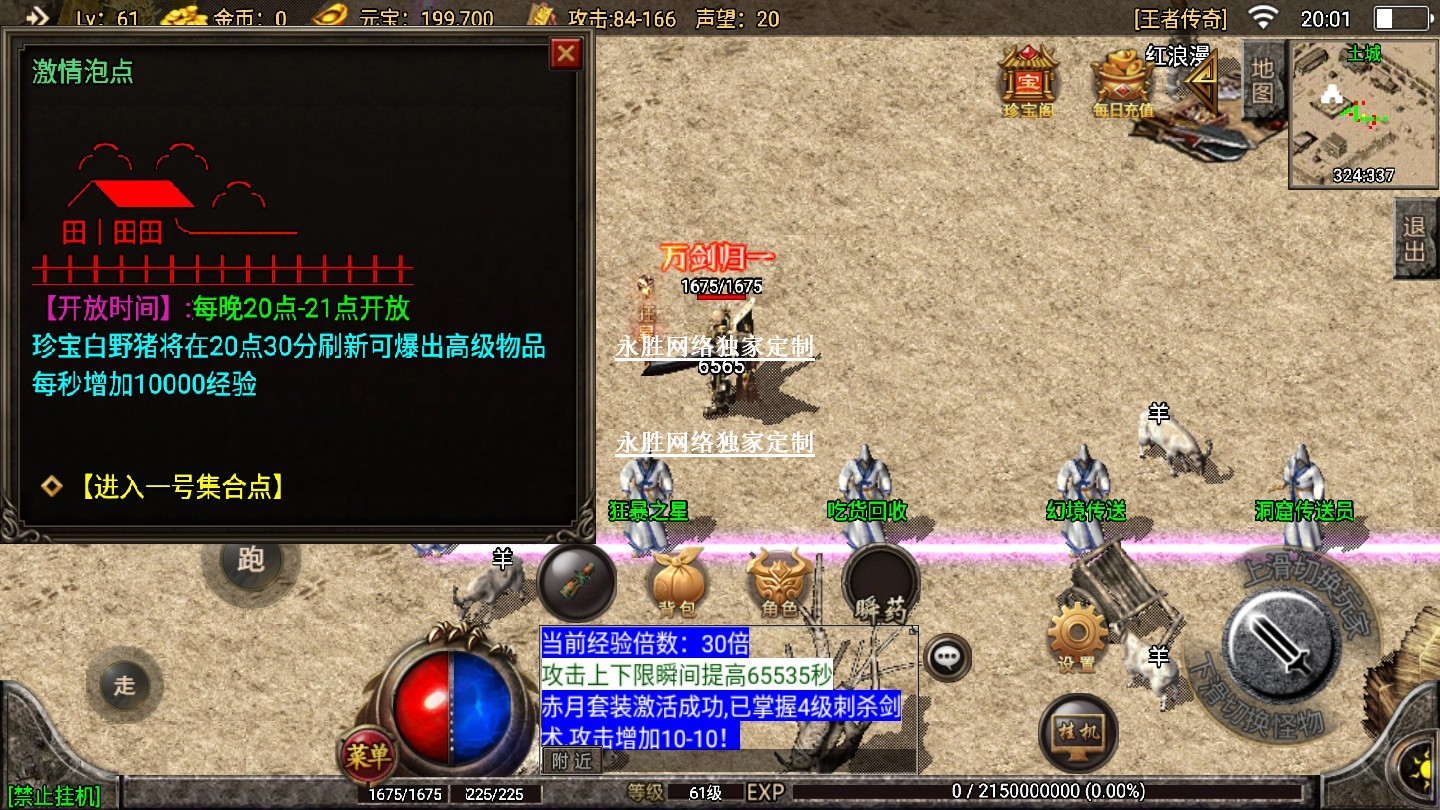Screen dimensions: 1440x810
Task: Open the 角色 character sheet
Action: coord(780,583)
